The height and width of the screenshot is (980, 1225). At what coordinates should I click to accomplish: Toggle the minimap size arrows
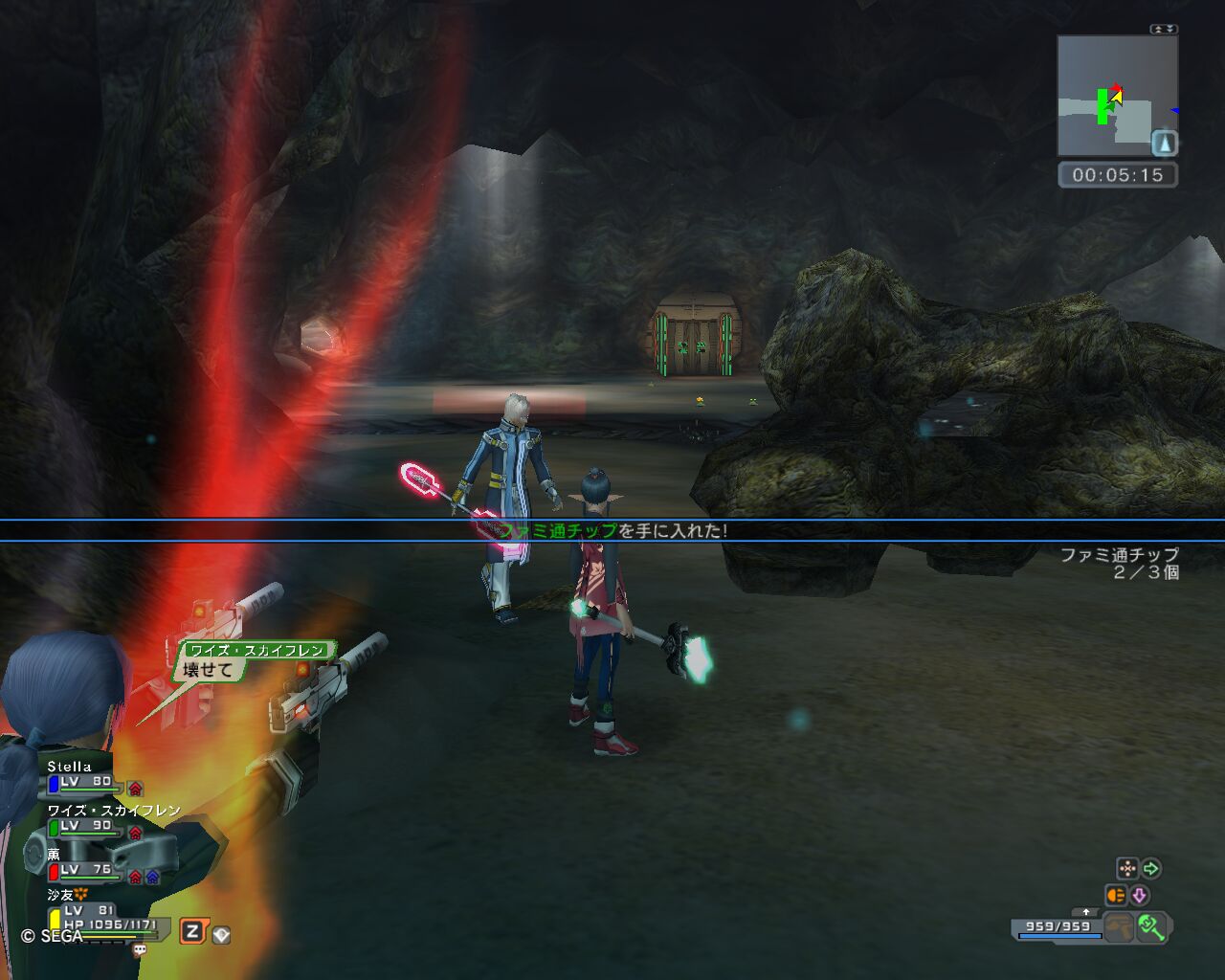[1164, 29]
